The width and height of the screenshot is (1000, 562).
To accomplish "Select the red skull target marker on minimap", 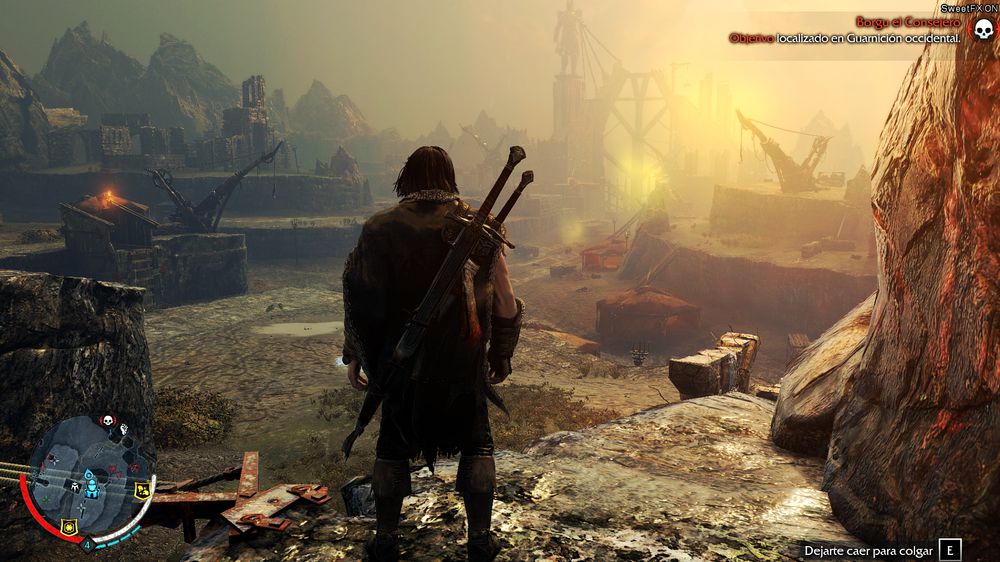I will (x=108, y=421).
